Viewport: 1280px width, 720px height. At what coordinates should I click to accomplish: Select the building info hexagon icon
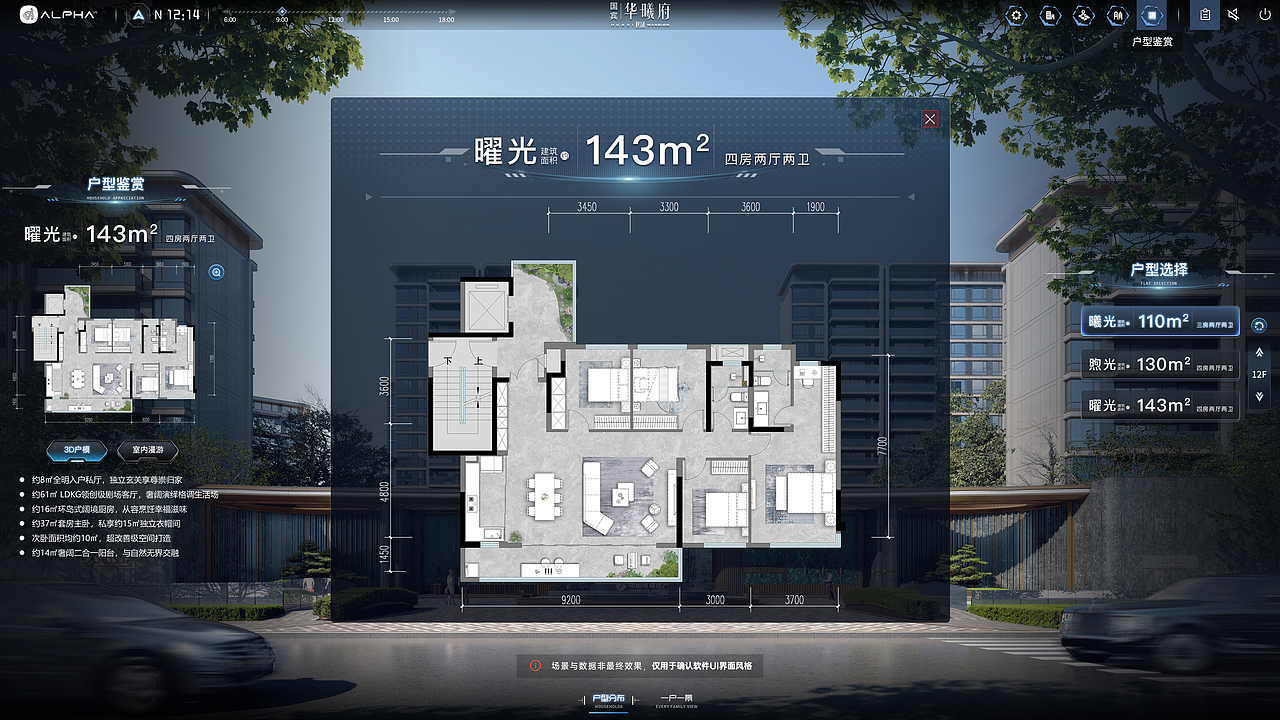pos(1051,15)
